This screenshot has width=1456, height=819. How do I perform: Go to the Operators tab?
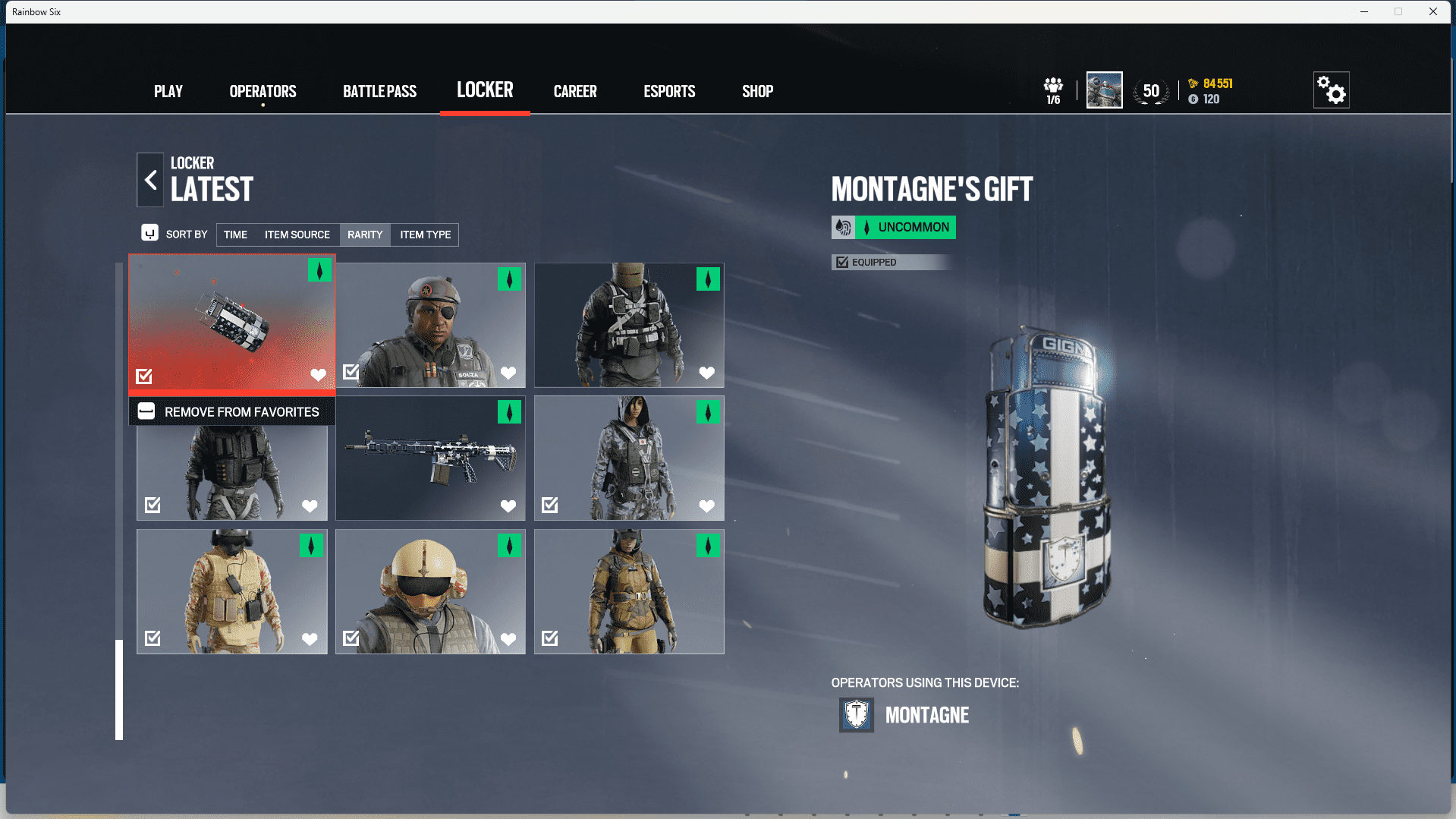click(x=263, y=91)
